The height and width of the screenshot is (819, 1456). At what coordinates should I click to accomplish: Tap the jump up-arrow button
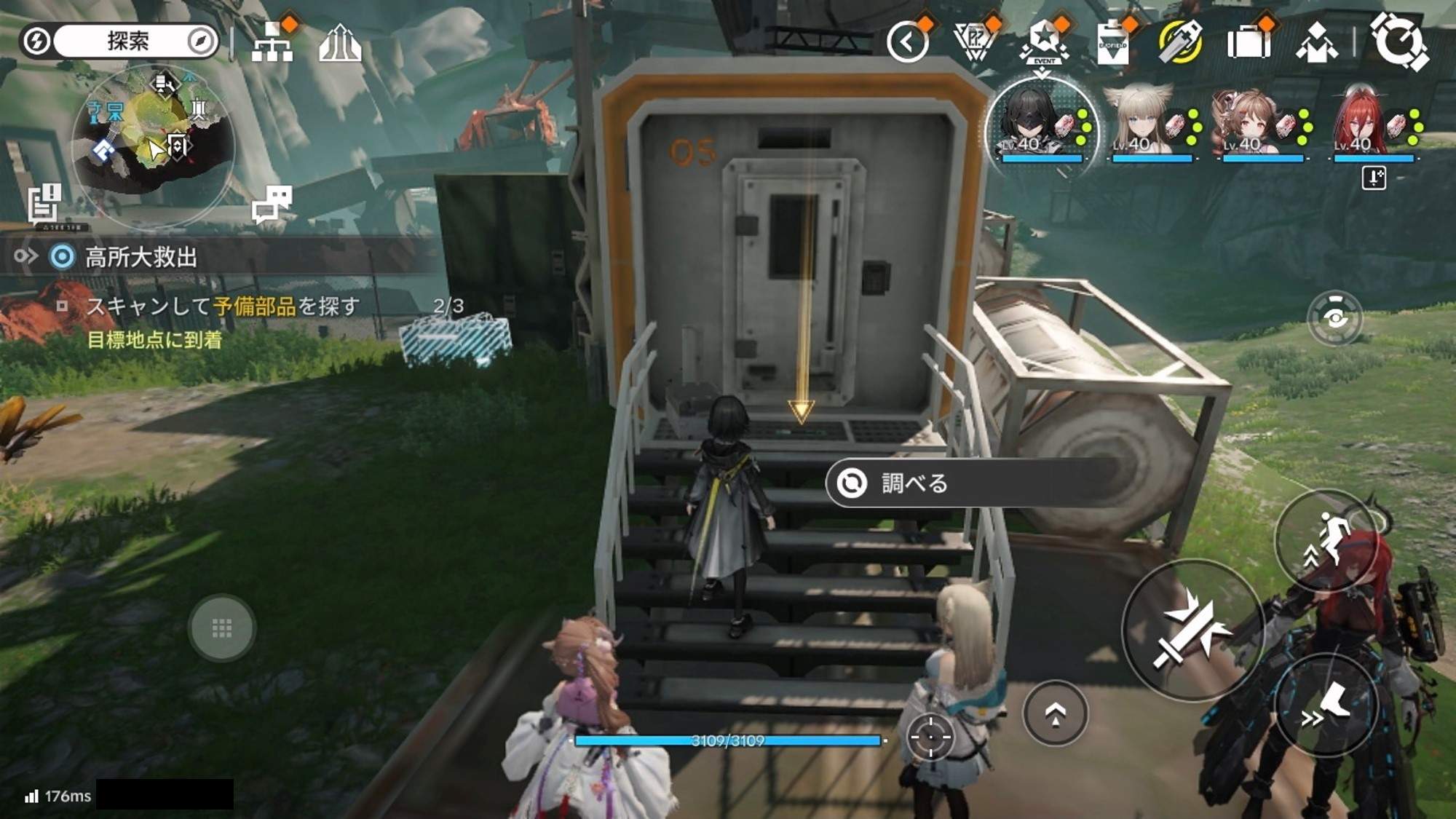tap(1055, 713)
